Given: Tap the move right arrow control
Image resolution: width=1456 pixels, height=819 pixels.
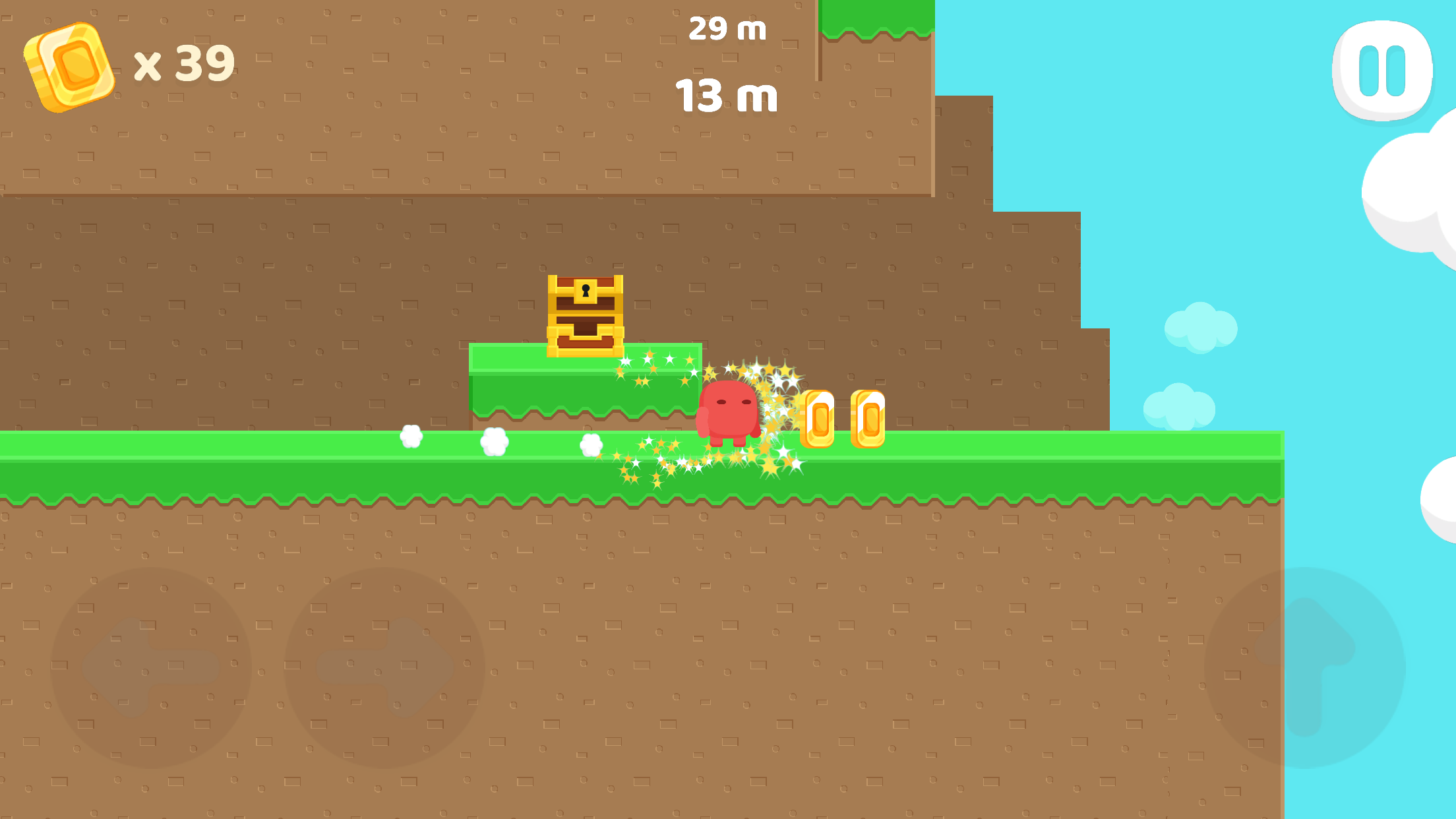Looking at the screenshot, I should 384,667.
